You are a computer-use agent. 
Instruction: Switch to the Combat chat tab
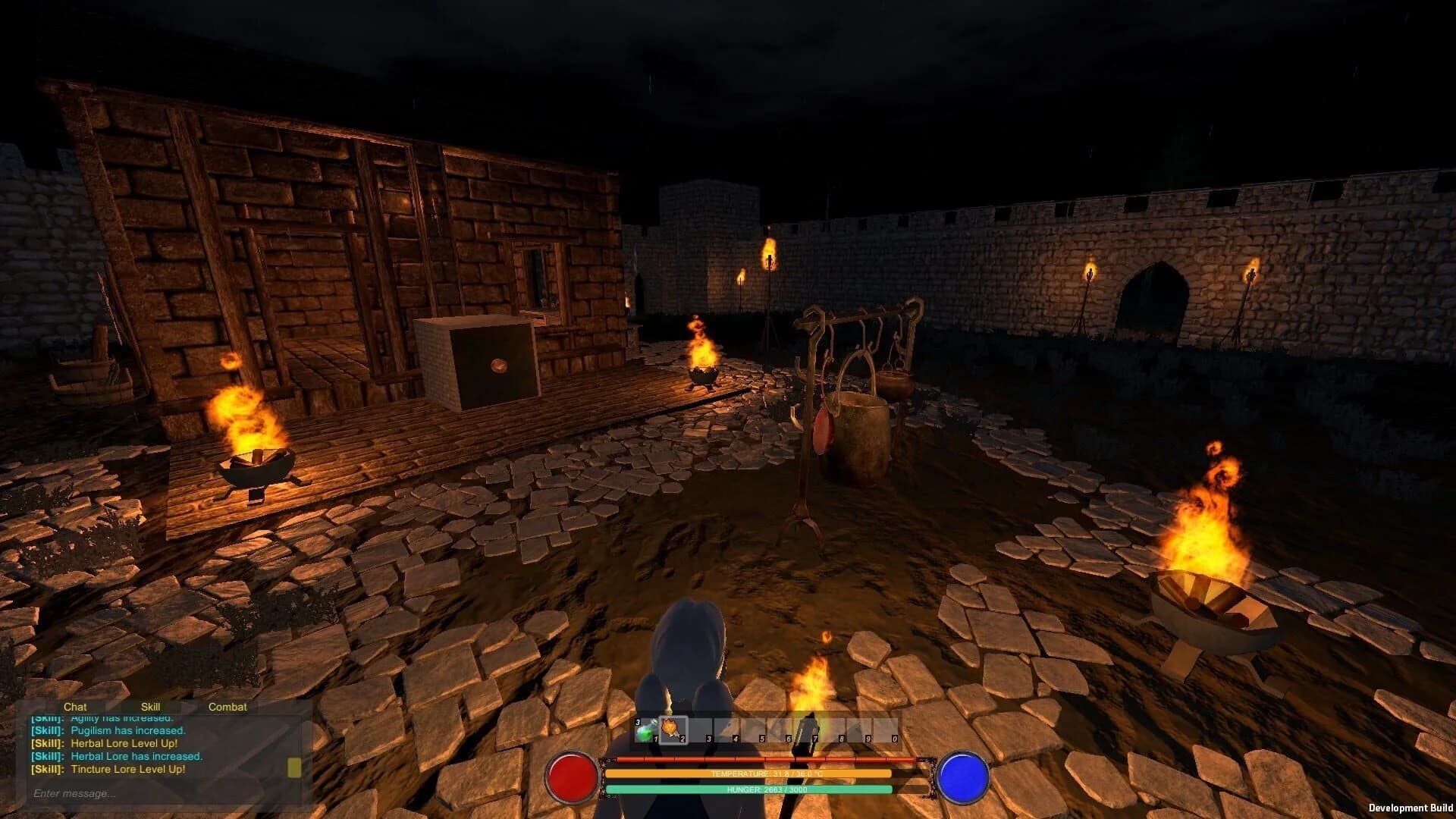coord(226,706)
